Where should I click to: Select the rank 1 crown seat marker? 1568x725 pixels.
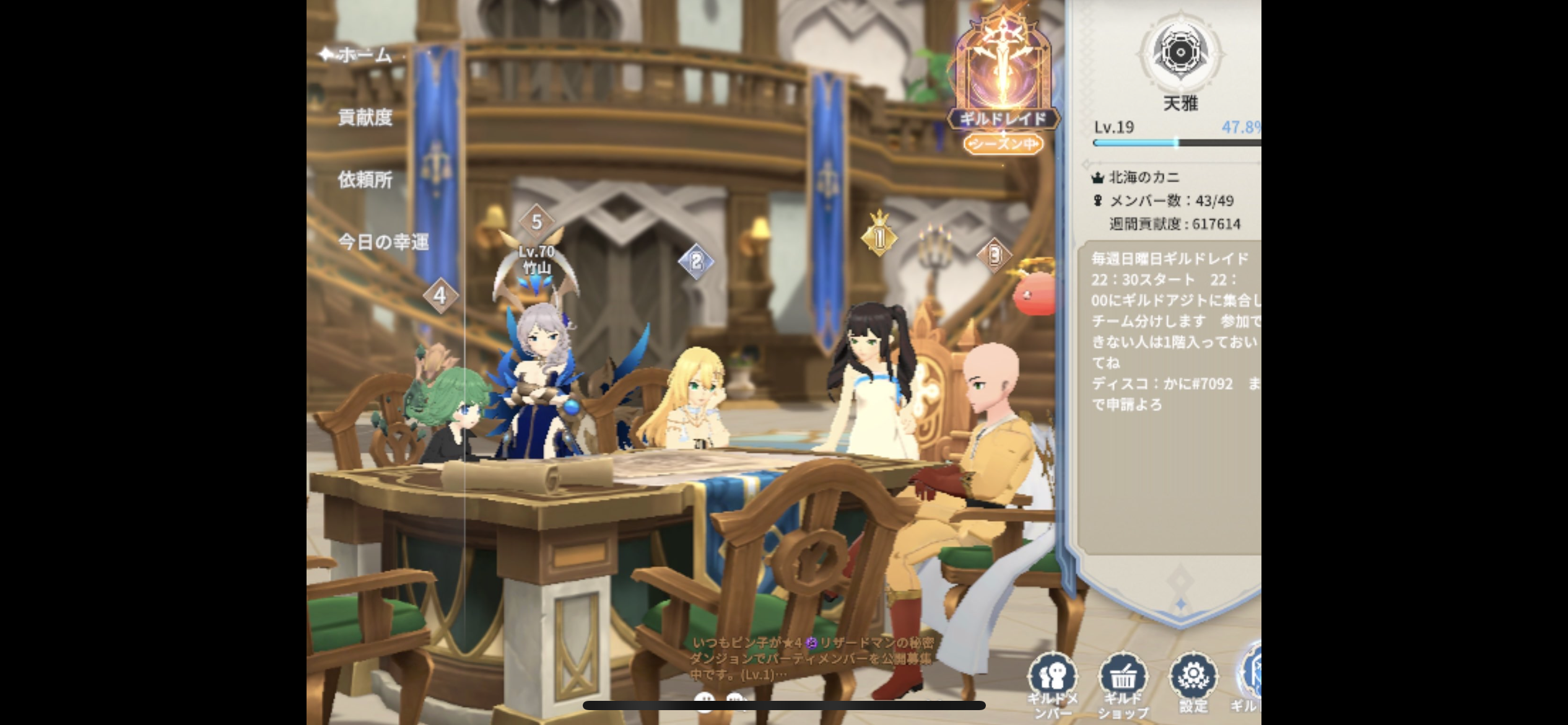[x=879, y=235]
